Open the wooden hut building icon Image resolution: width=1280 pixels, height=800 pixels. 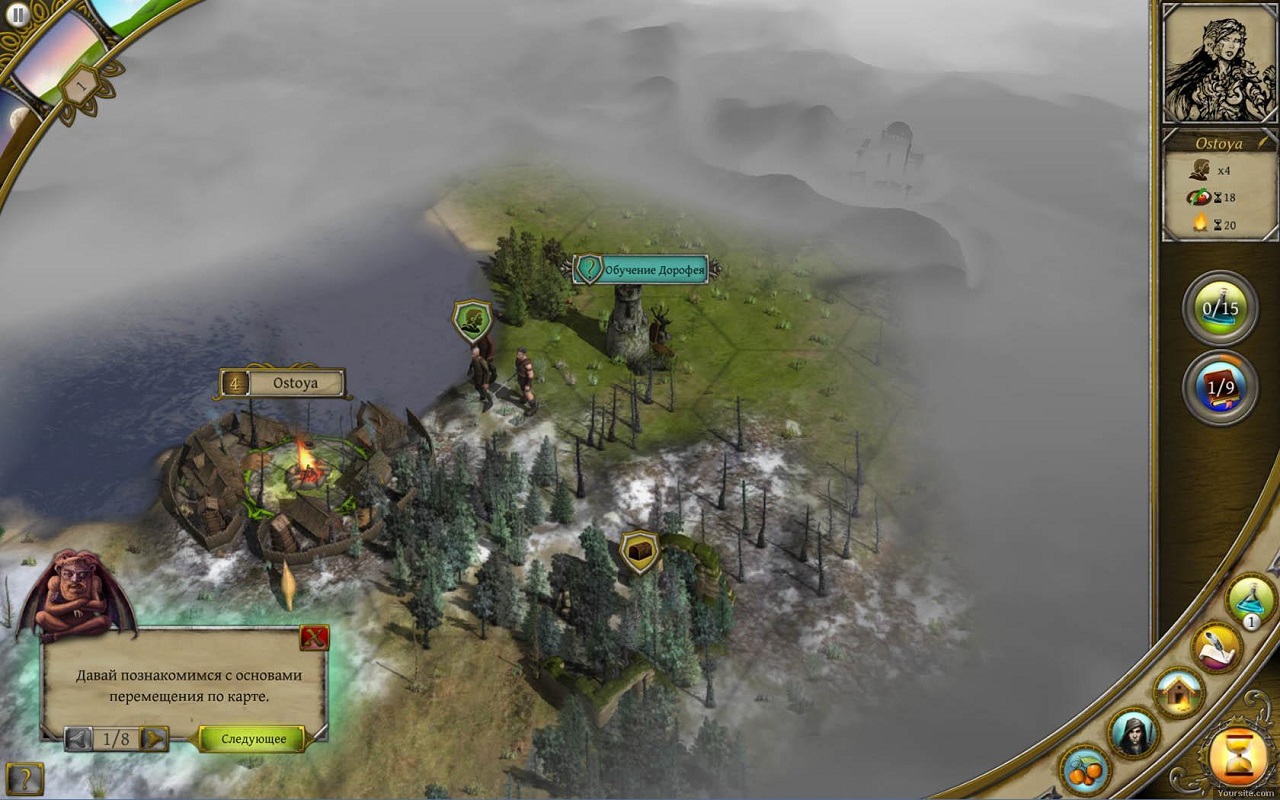[x=1178, y=691]
